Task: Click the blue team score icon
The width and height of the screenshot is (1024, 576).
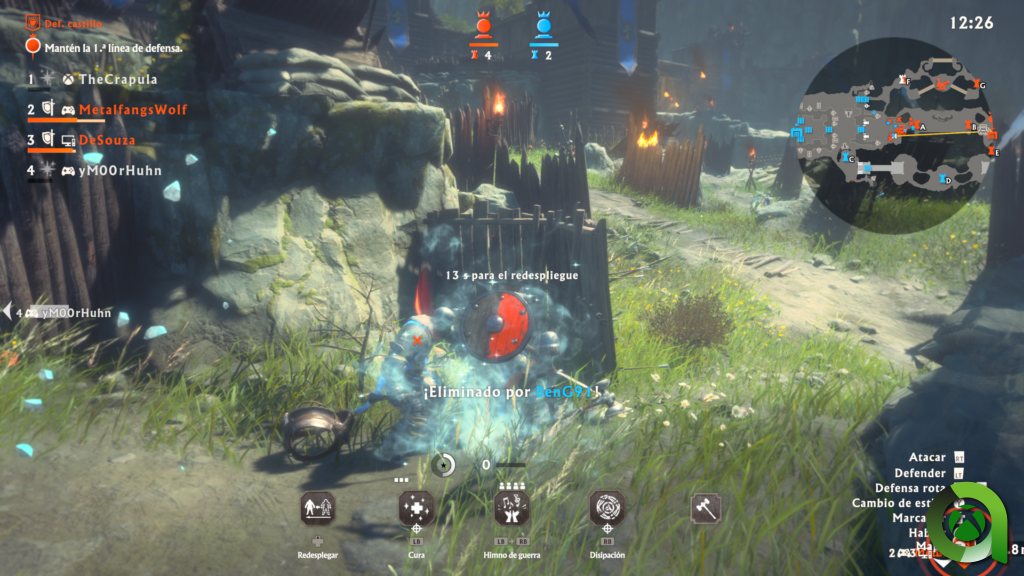Action: point(542,26)
